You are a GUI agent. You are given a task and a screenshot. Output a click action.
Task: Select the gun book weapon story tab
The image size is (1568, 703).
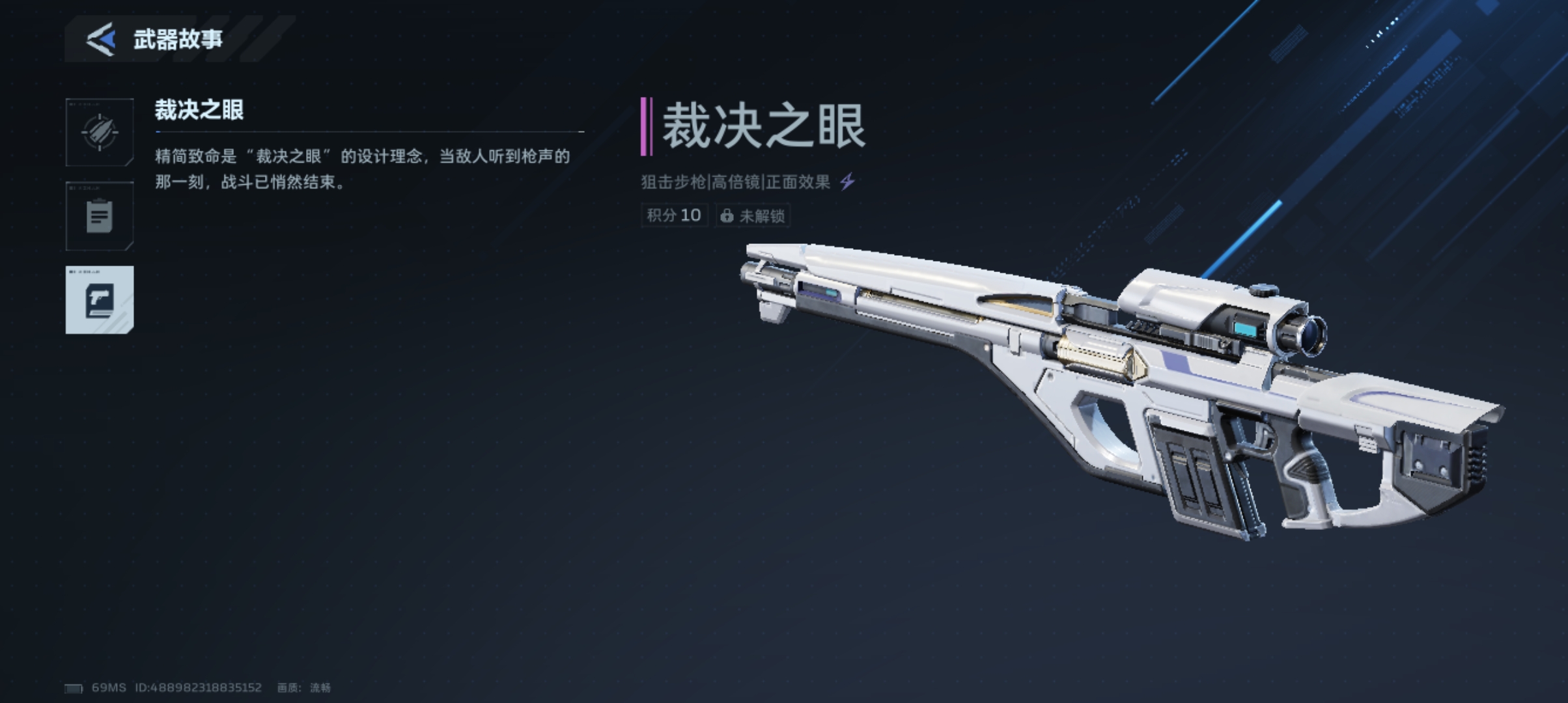tap(100, 300)
